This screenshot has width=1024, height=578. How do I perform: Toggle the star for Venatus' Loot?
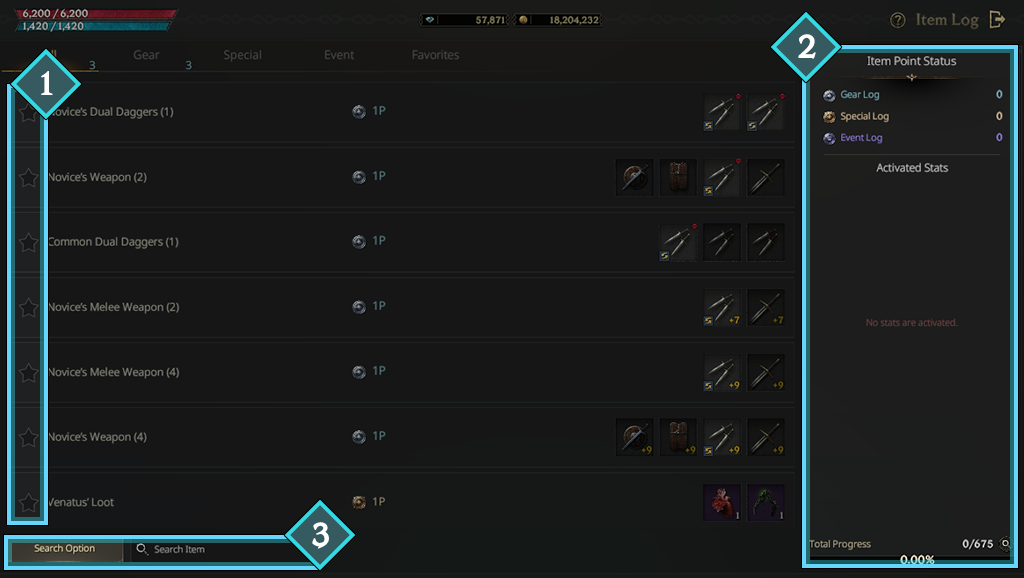click(28, 502)
